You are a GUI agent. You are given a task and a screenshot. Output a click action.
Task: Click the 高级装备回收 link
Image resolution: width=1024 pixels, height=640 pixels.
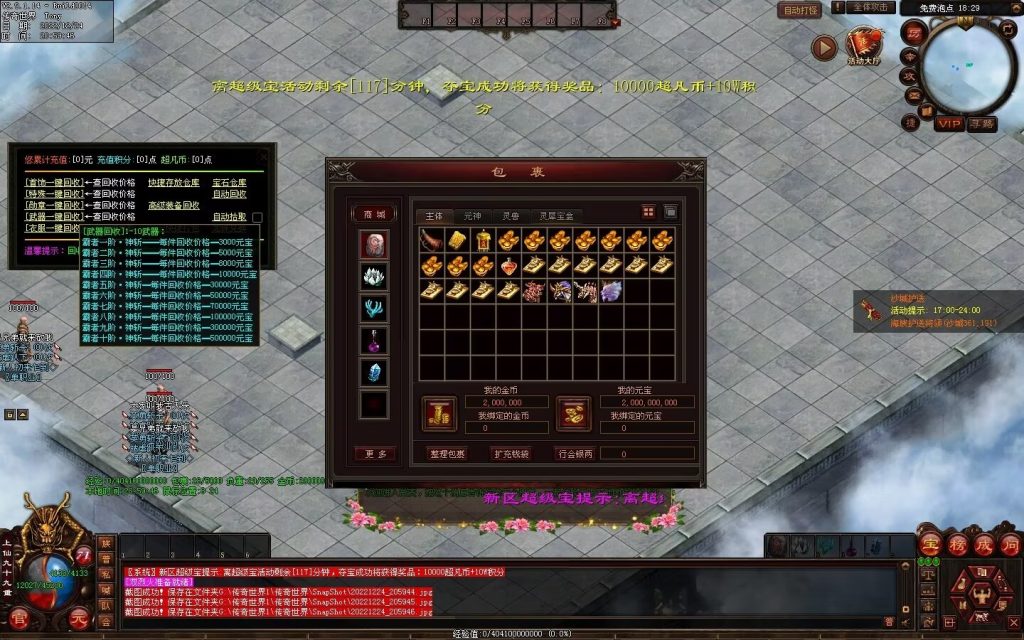pyautogui.click(x=173, y=205)
